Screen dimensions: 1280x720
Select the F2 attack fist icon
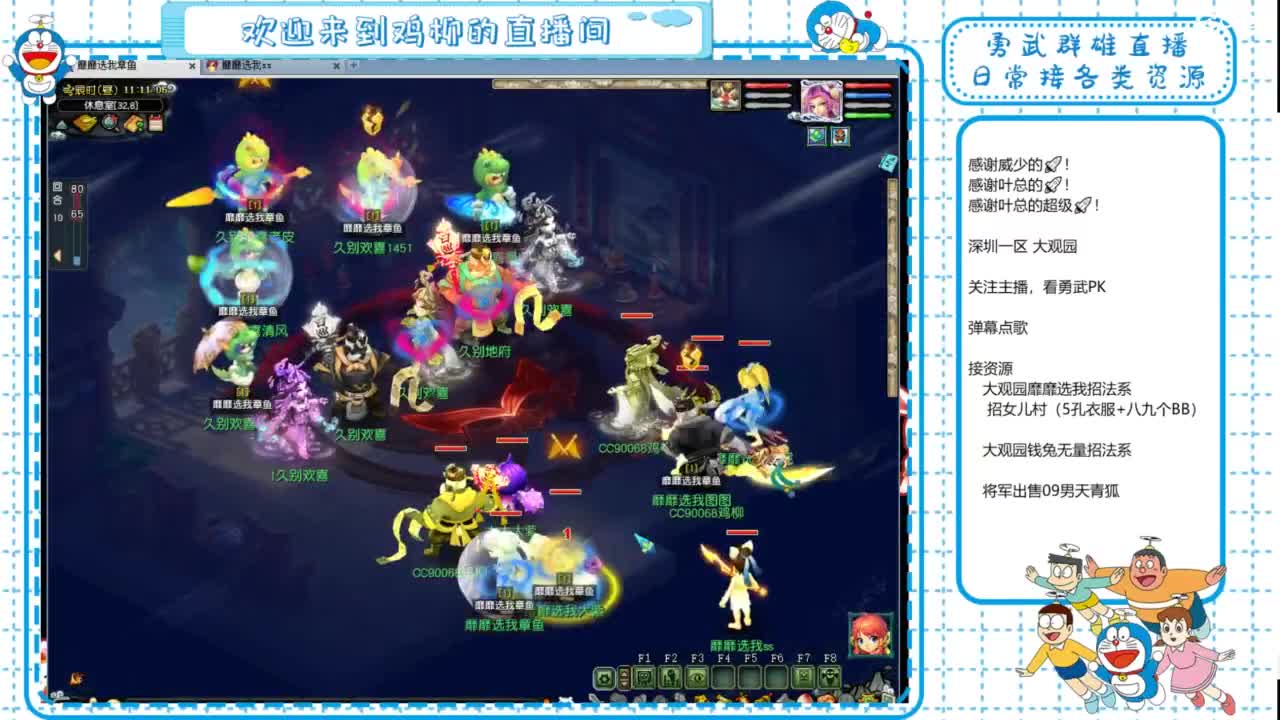pyautogui.click(x=670, y=676)
